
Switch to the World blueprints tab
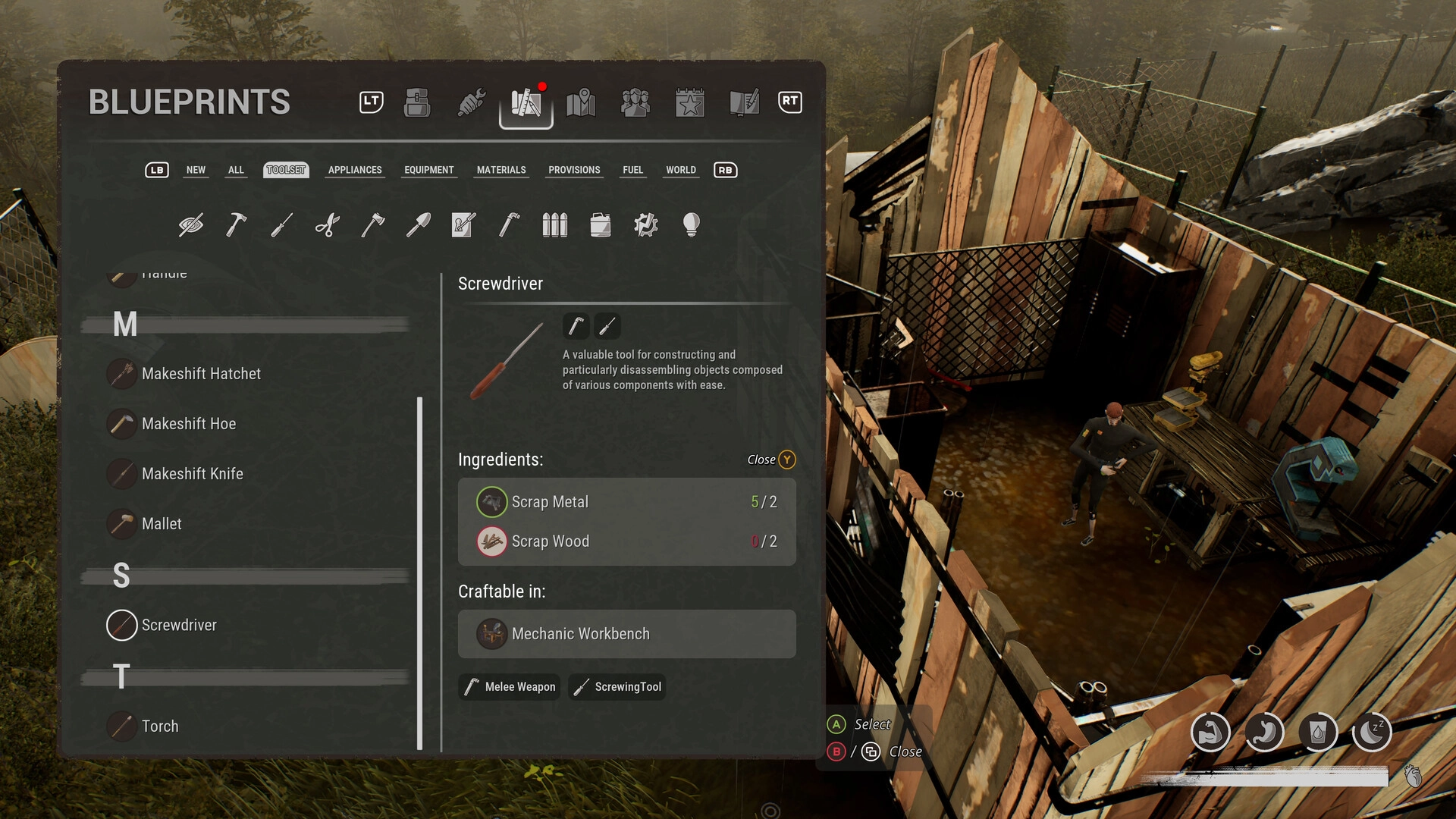click(x=680, y=170)
